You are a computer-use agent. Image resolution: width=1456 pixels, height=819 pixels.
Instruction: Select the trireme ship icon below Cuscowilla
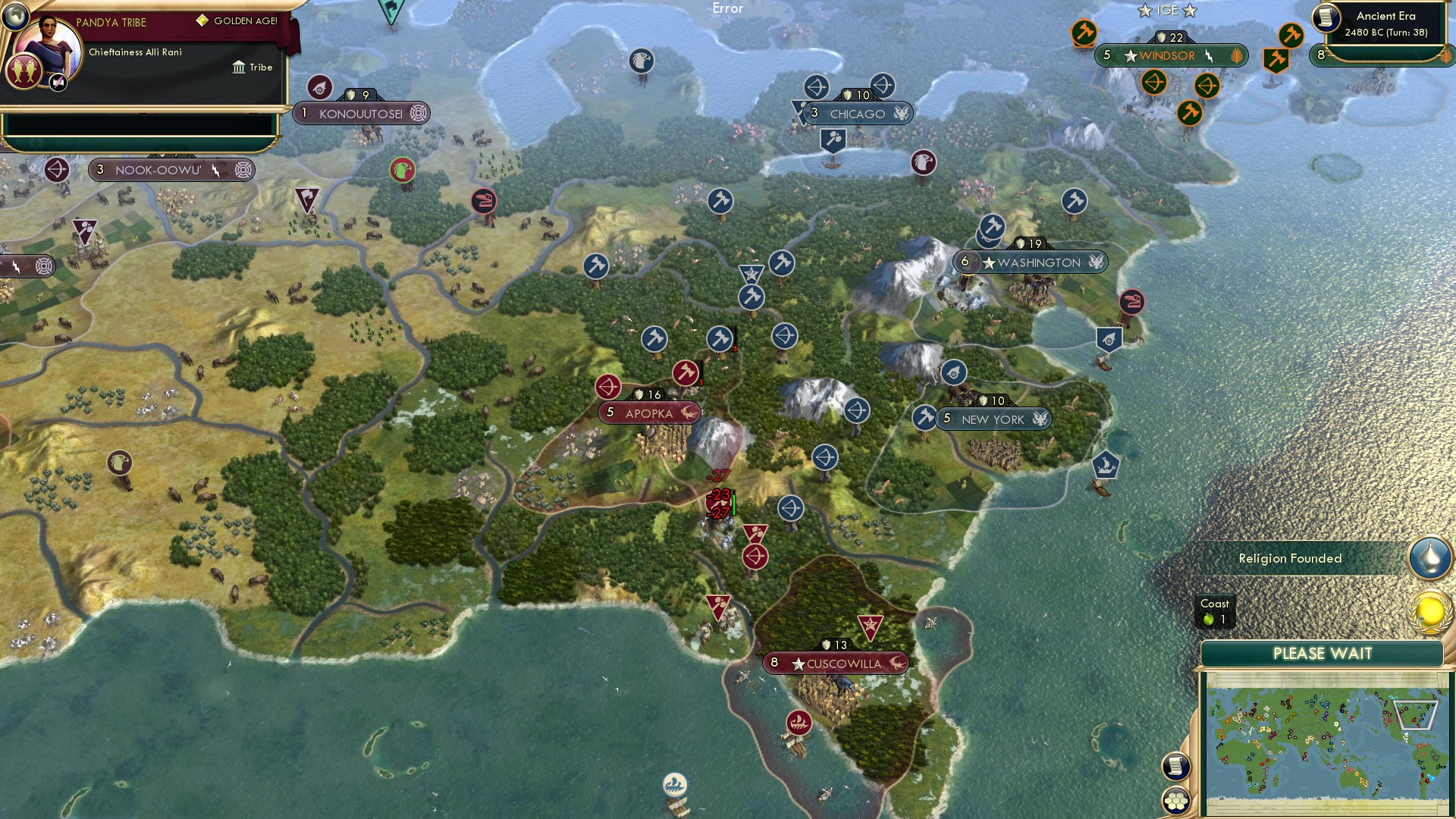(799, 724)
